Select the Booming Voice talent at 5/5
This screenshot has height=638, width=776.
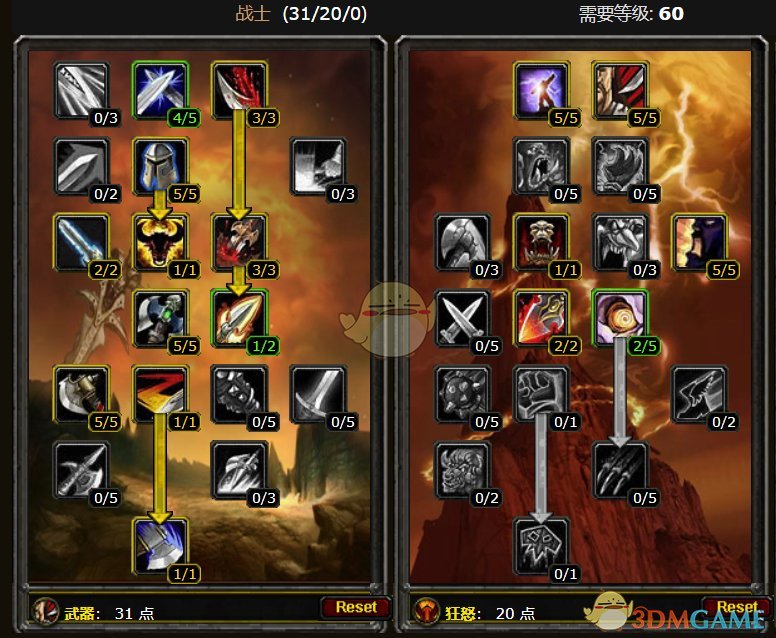click(x=542, y=90)
